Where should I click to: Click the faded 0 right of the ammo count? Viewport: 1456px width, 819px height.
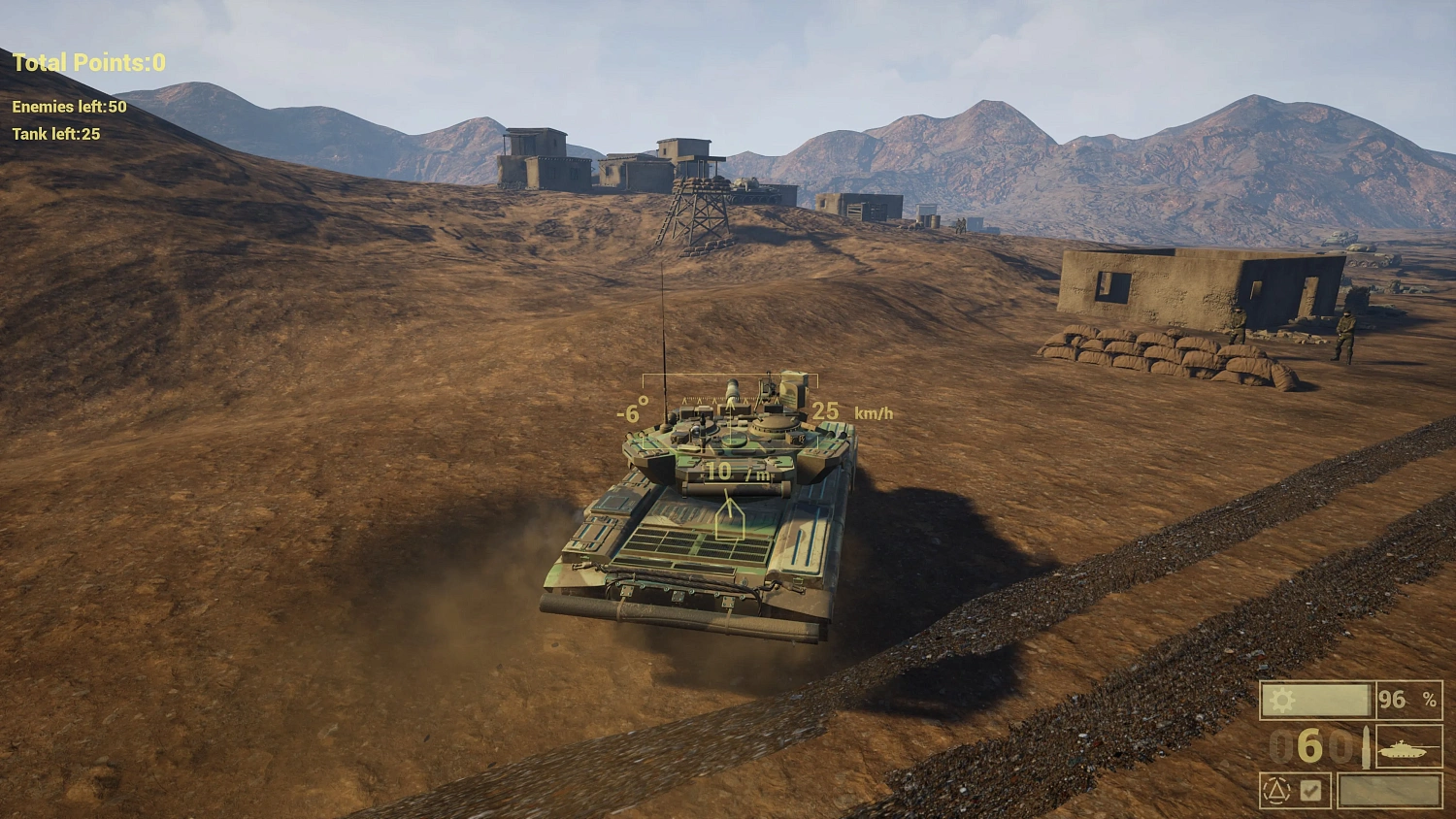coord(1340,747)
